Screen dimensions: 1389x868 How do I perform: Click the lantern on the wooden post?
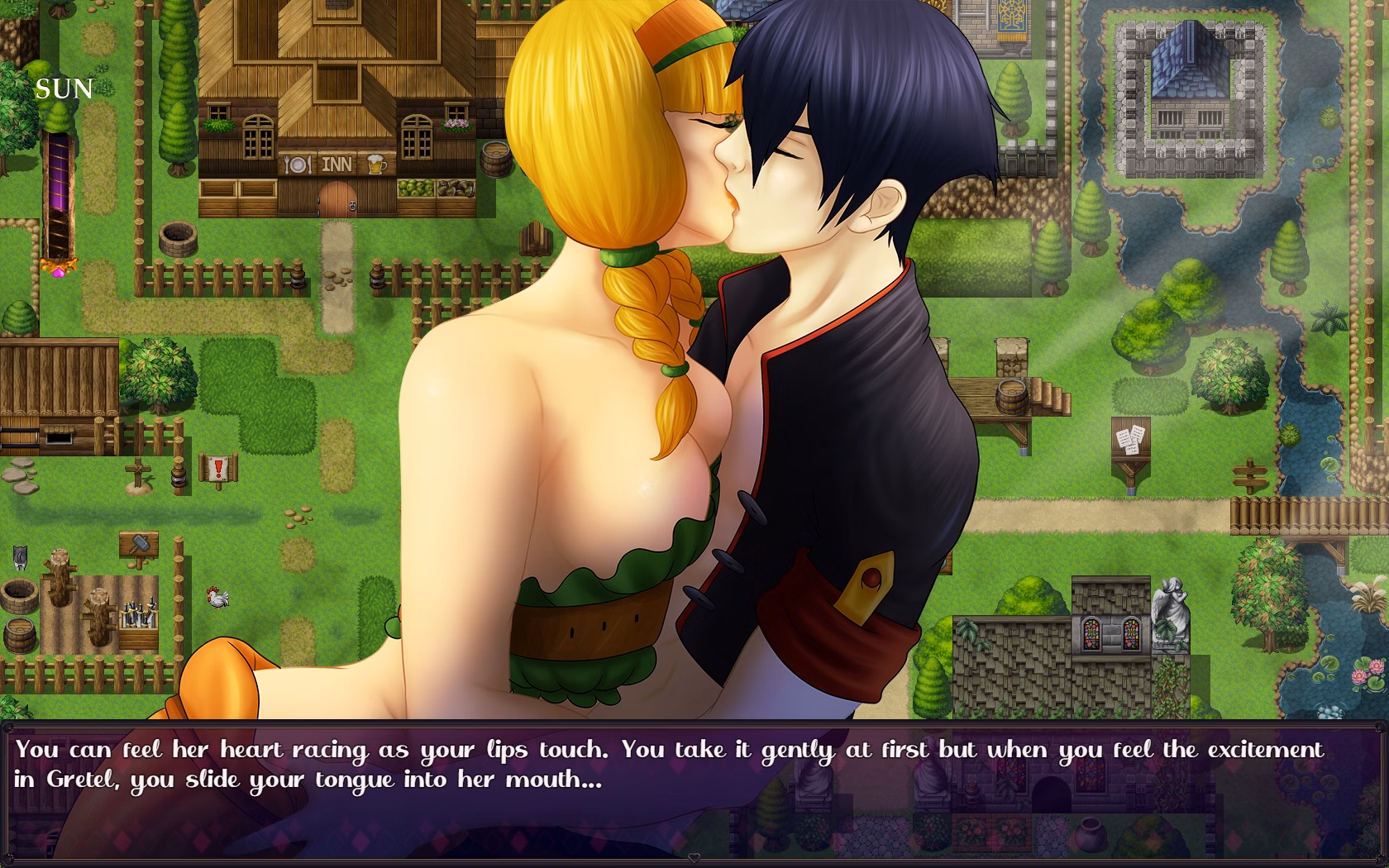pos(179,477)
